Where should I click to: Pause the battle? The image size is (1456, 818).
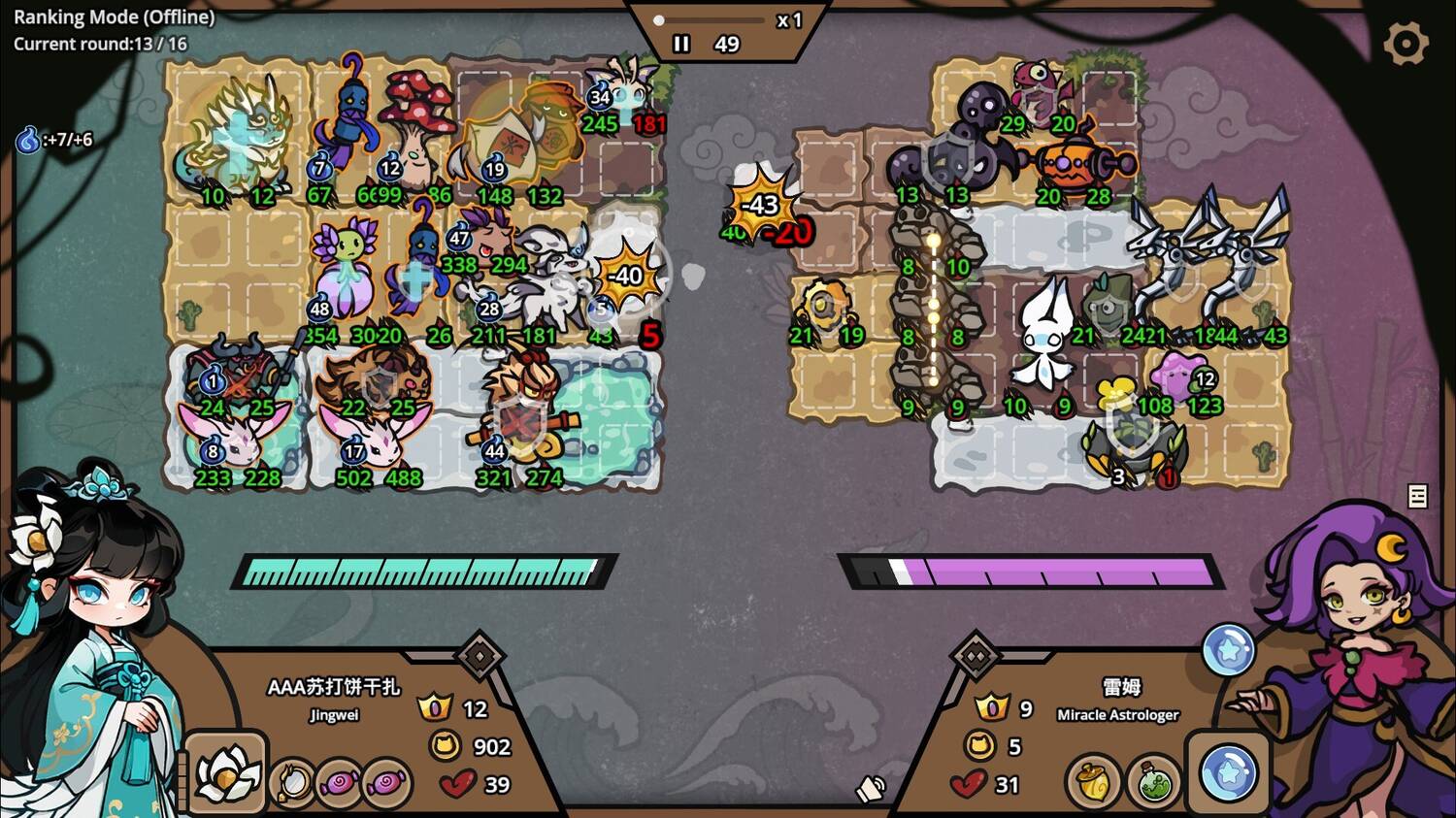681,44
